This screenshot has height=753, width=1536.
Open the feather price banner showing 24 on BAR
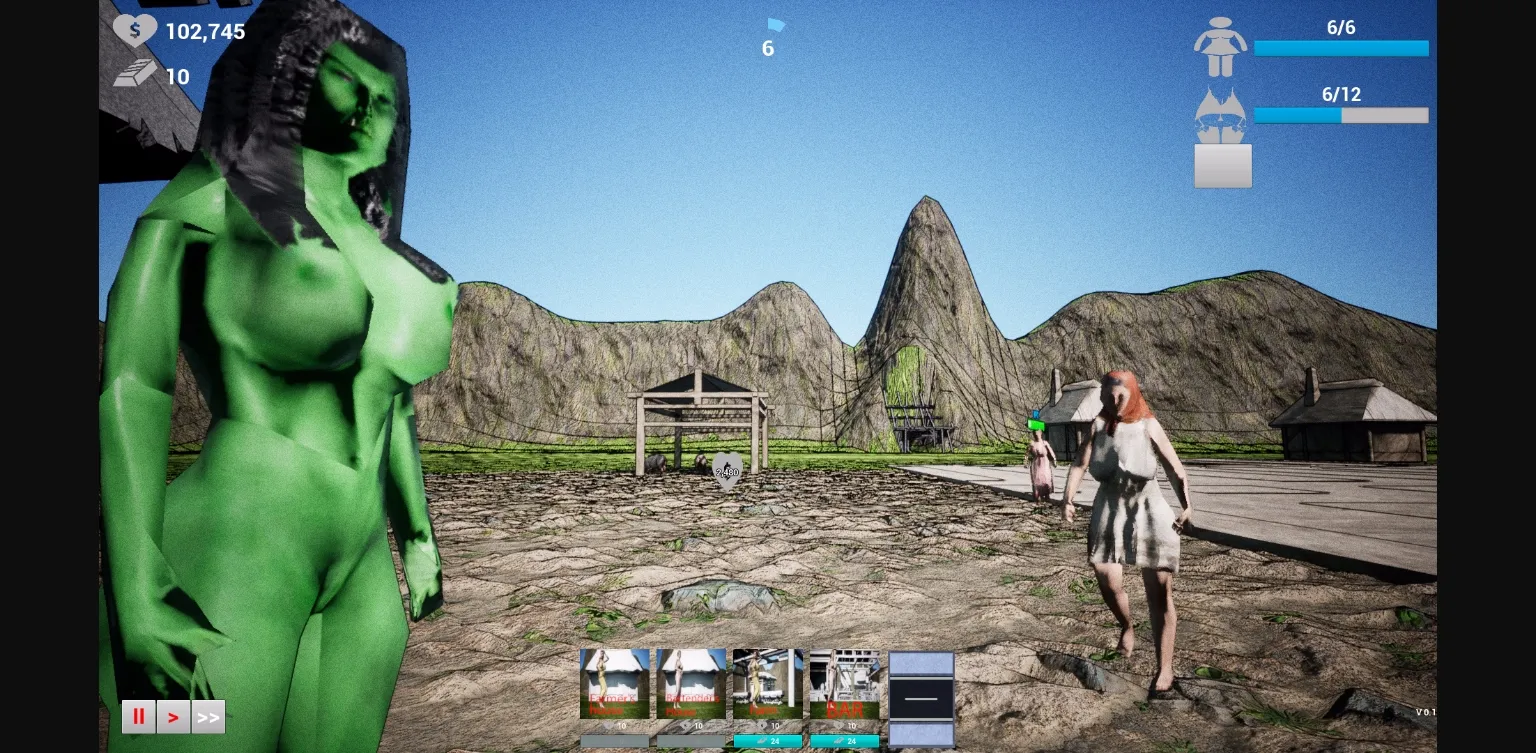coord(845,740)
